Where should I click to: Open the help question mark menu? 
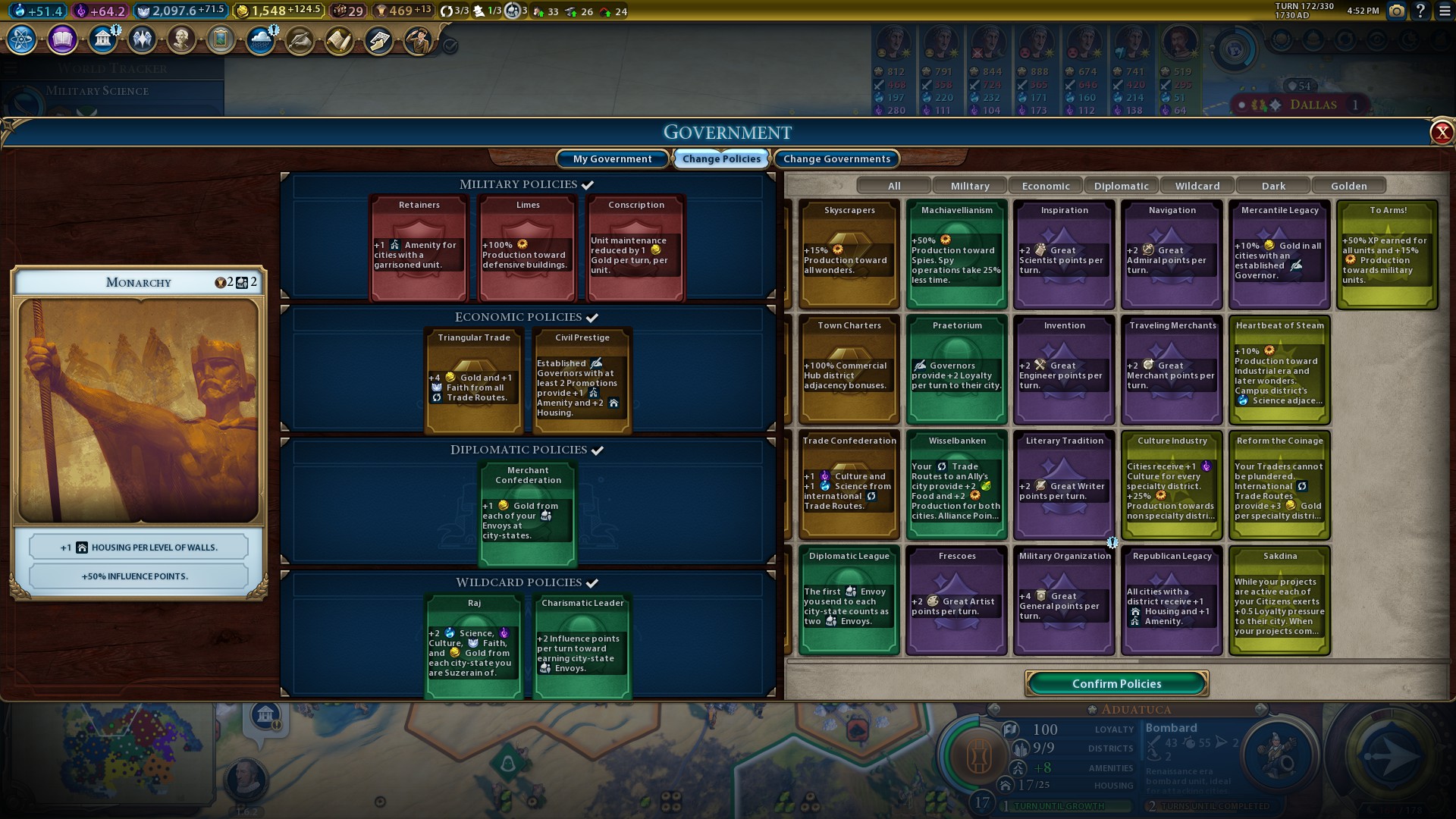pyautogui.click(x=1420, y=11)
